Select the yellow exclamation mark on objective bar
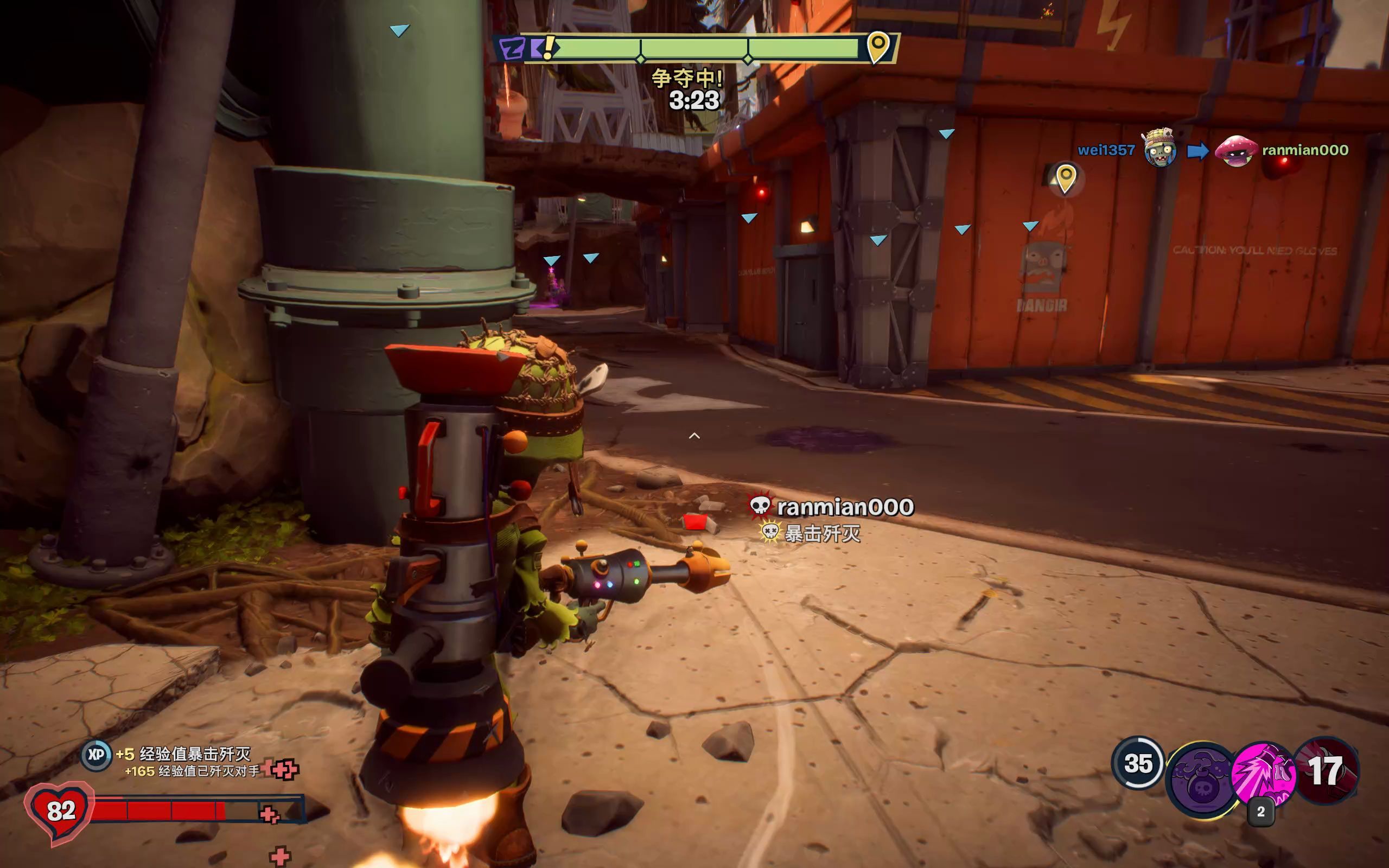 tap(549, 47)
